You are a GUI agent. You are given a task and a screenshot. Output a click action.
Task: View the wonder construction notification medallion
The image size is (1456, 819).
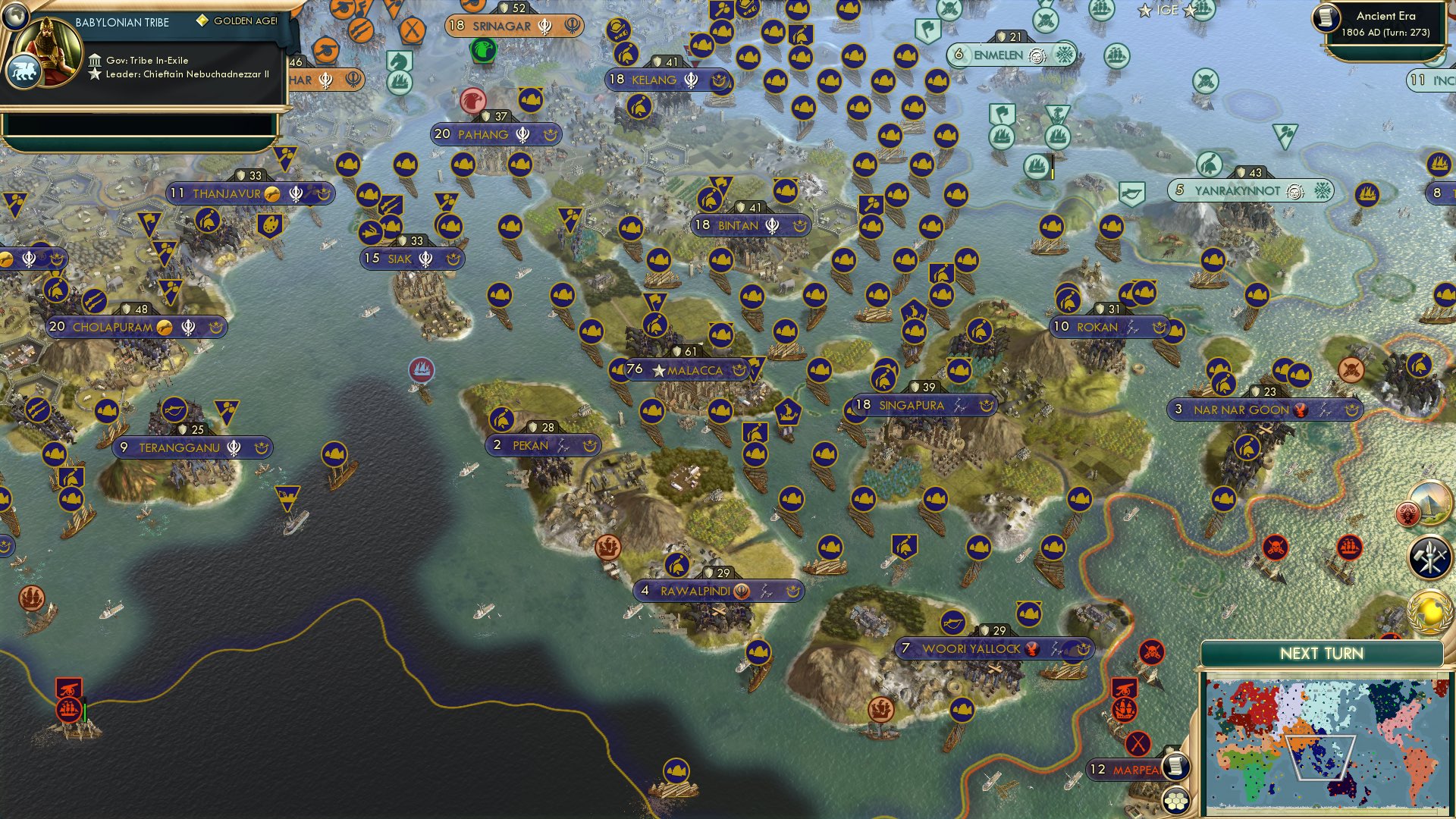point(1432,502)
